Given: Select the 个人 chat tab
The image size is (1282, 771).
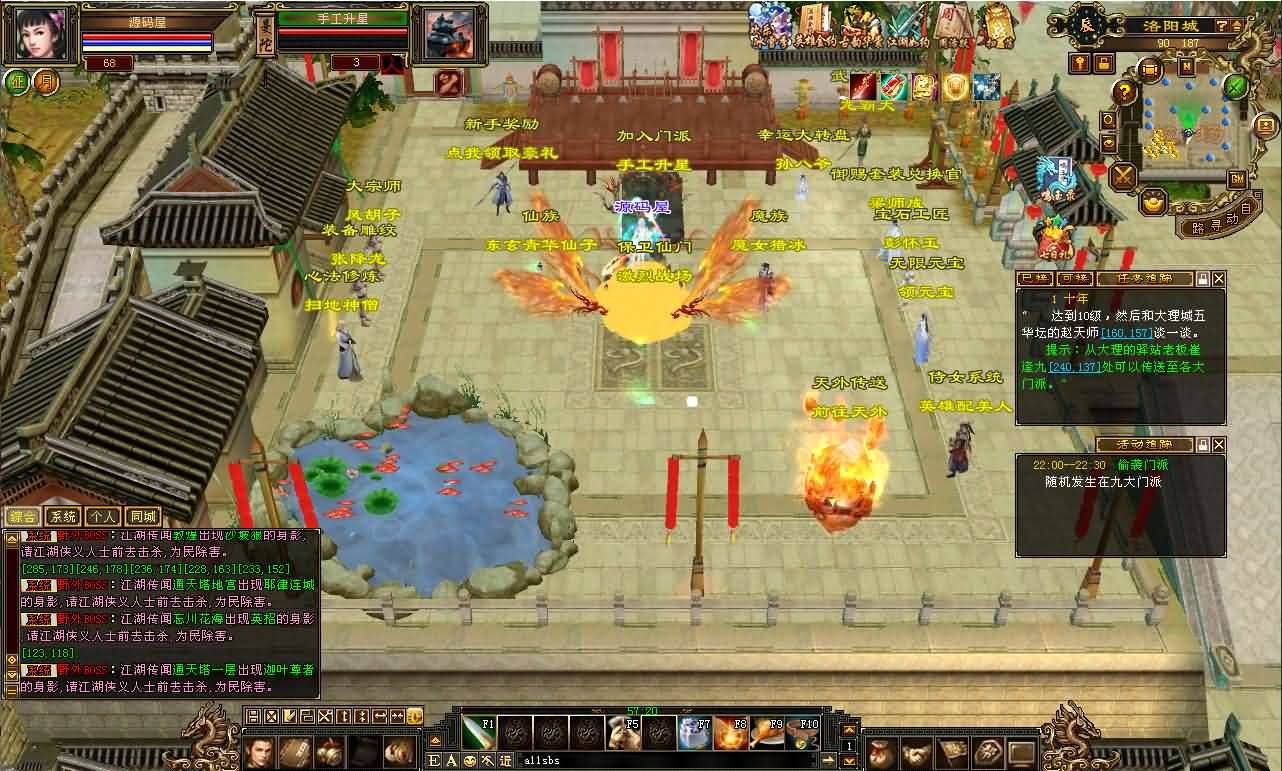Looking at the screenshot, I should point(103,517).
